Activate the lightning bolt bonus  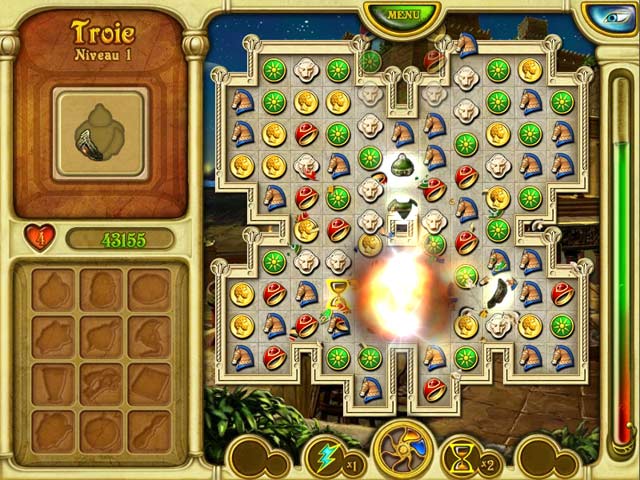[326, 456]
